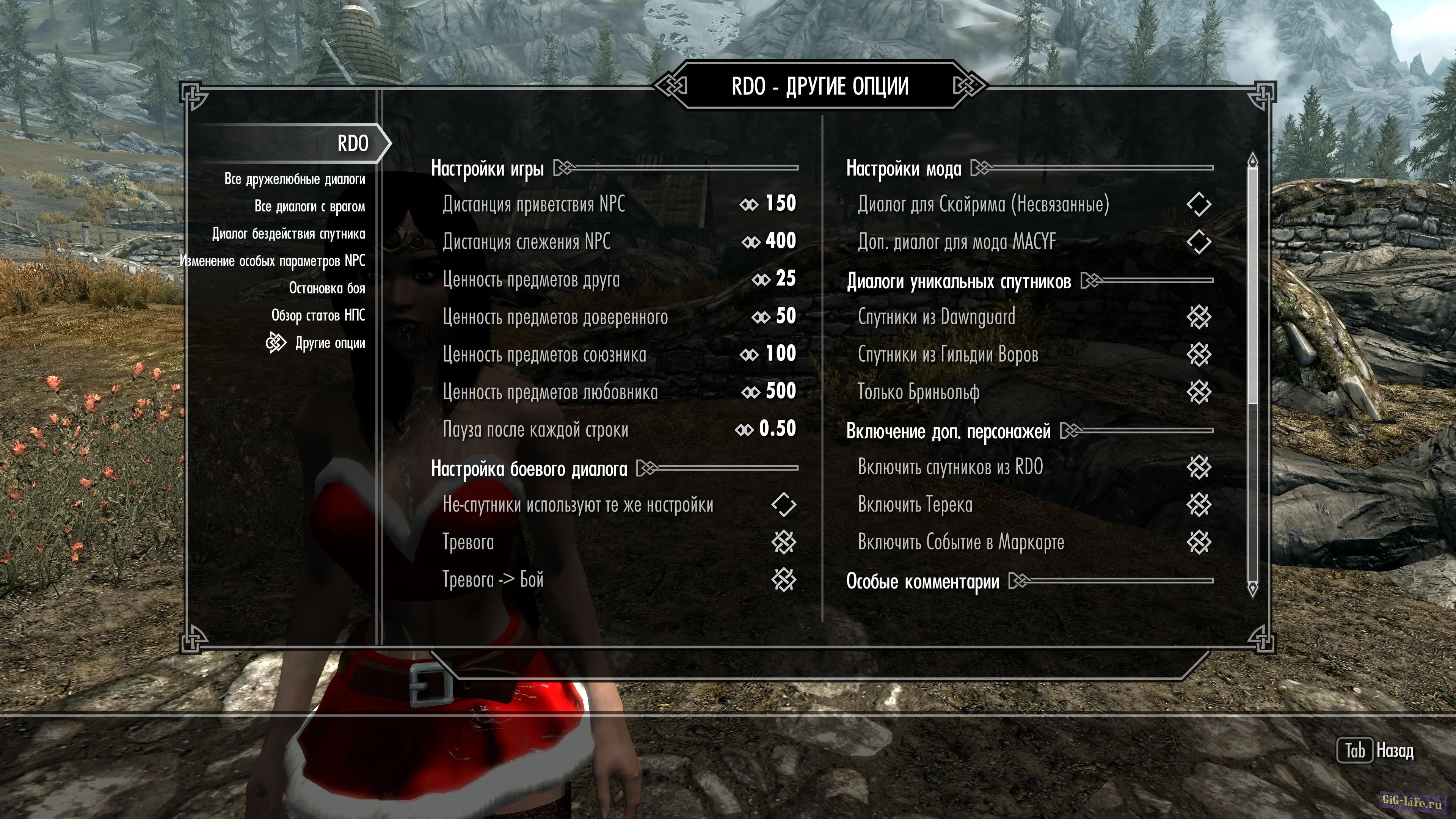Click the options list scroll-down arrow
This screenshot has width=1456, height=819.
[1252, 589]
